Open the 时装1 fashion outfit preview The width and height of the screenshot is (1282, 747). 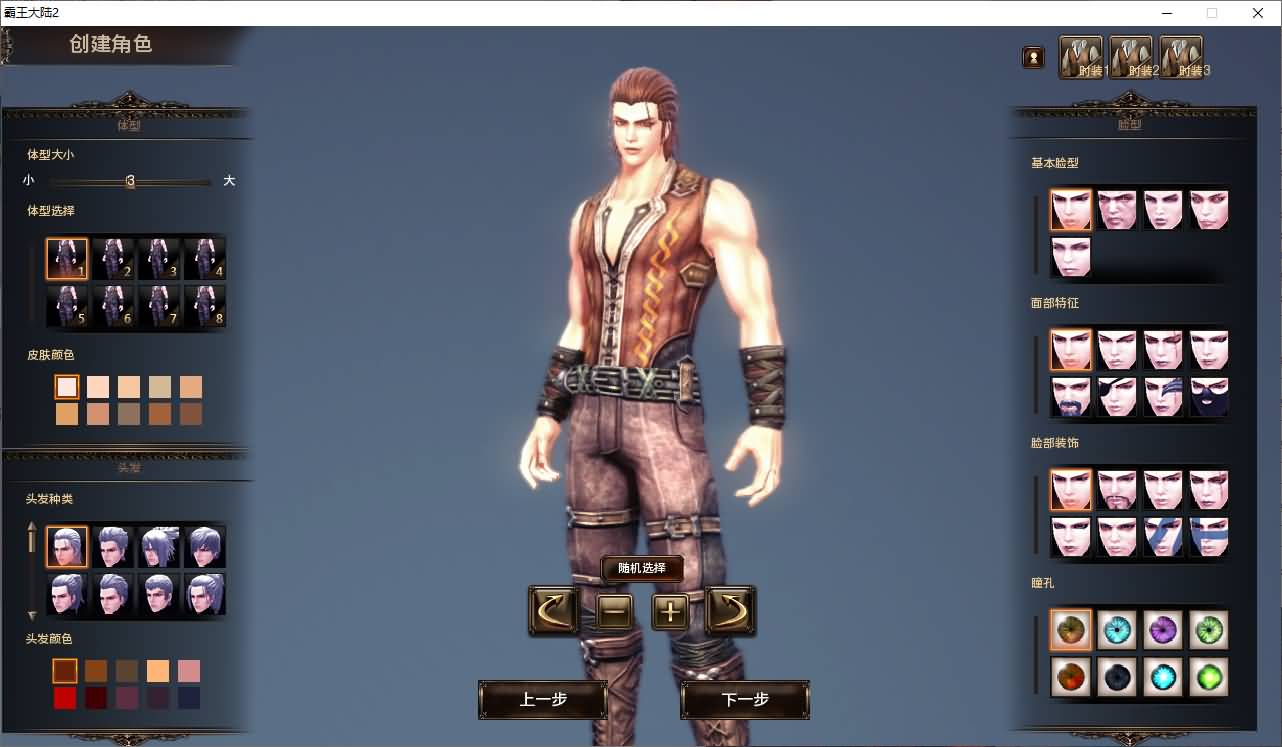pos(1080,56)
